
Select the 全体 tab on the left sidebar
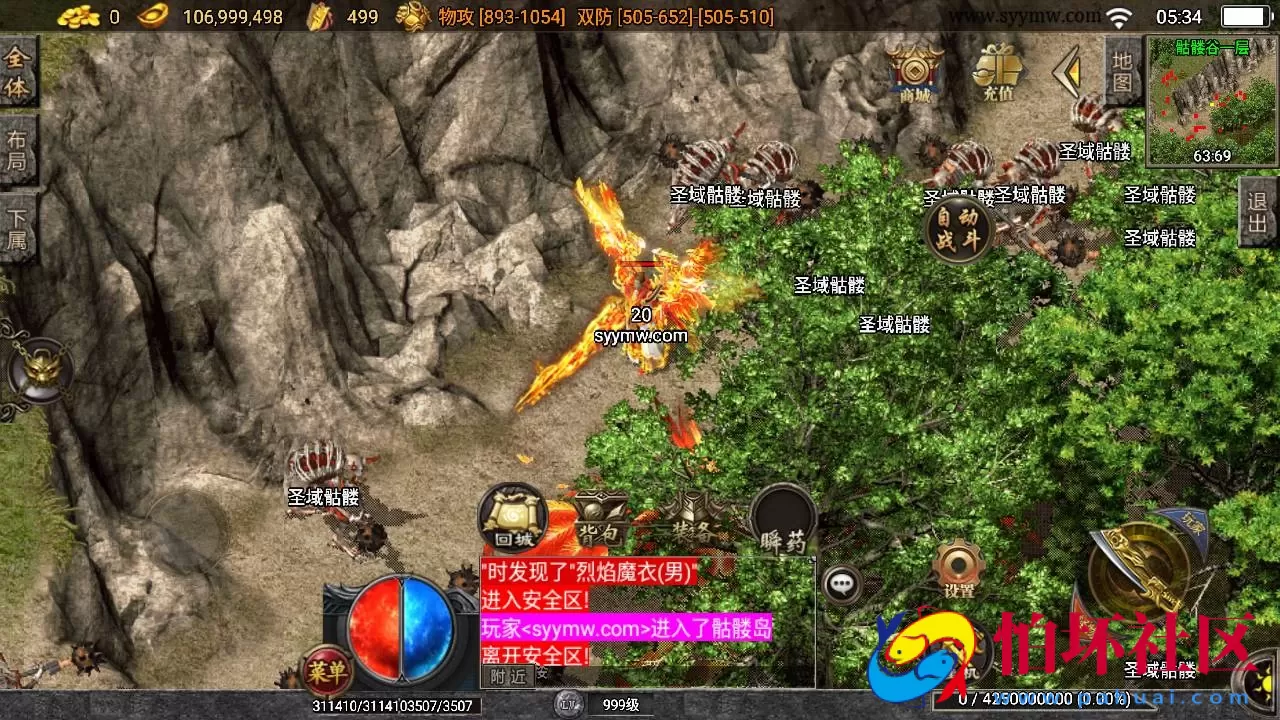pos(18,70)
